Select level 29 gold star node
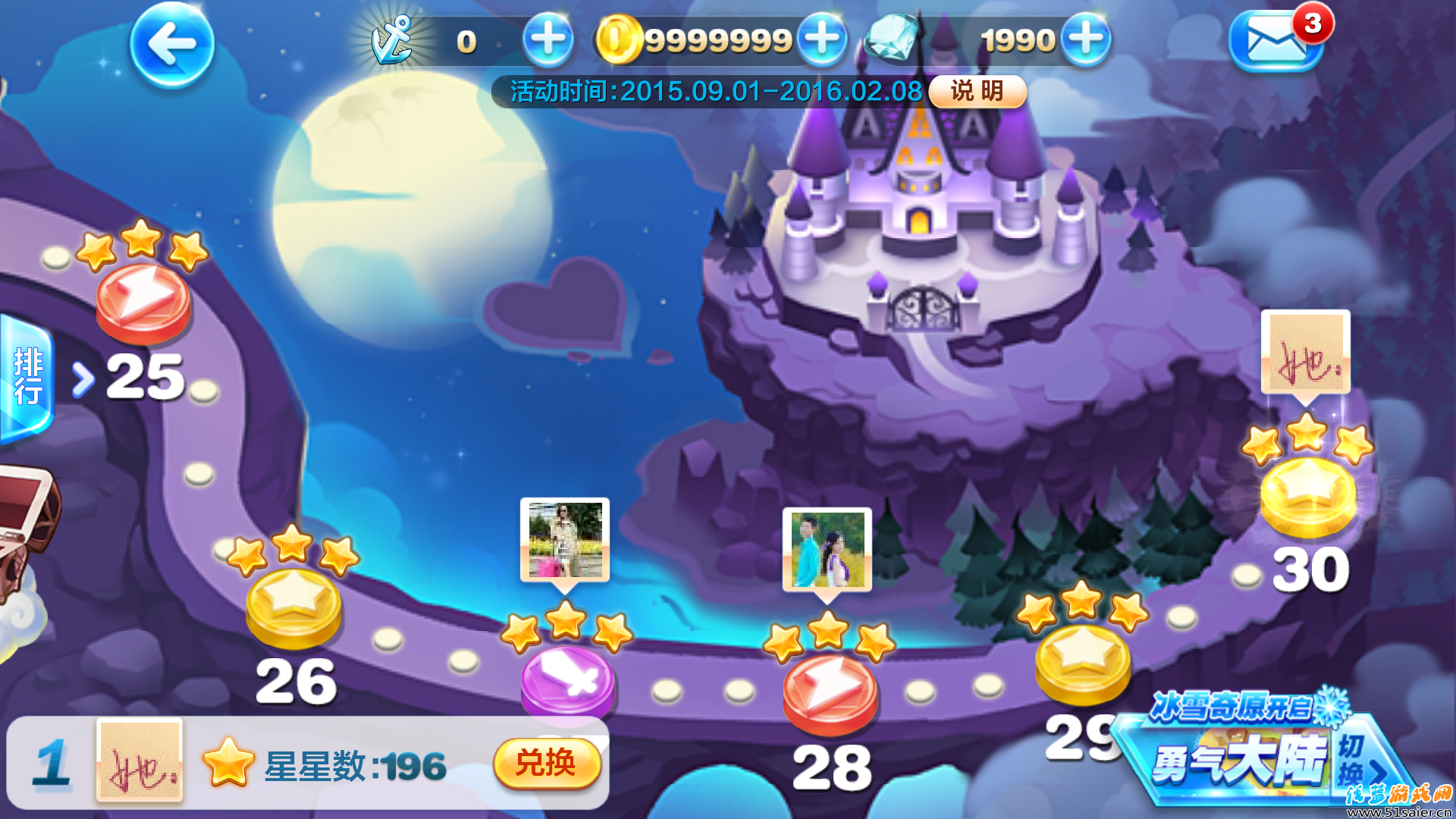The width and height of the screenshot is (1456, 819). click(1083, 662)
